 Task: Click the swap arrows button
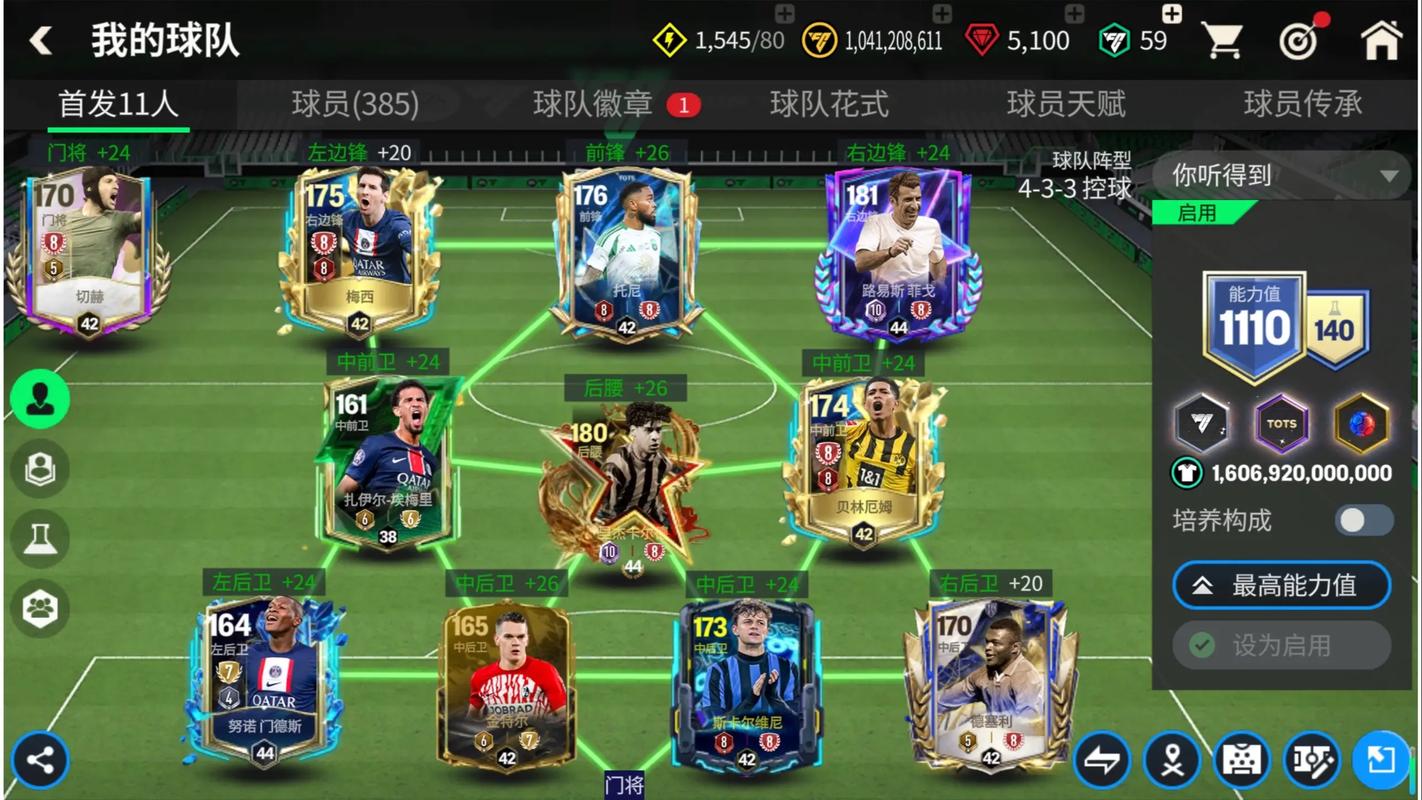(1102, 761)
